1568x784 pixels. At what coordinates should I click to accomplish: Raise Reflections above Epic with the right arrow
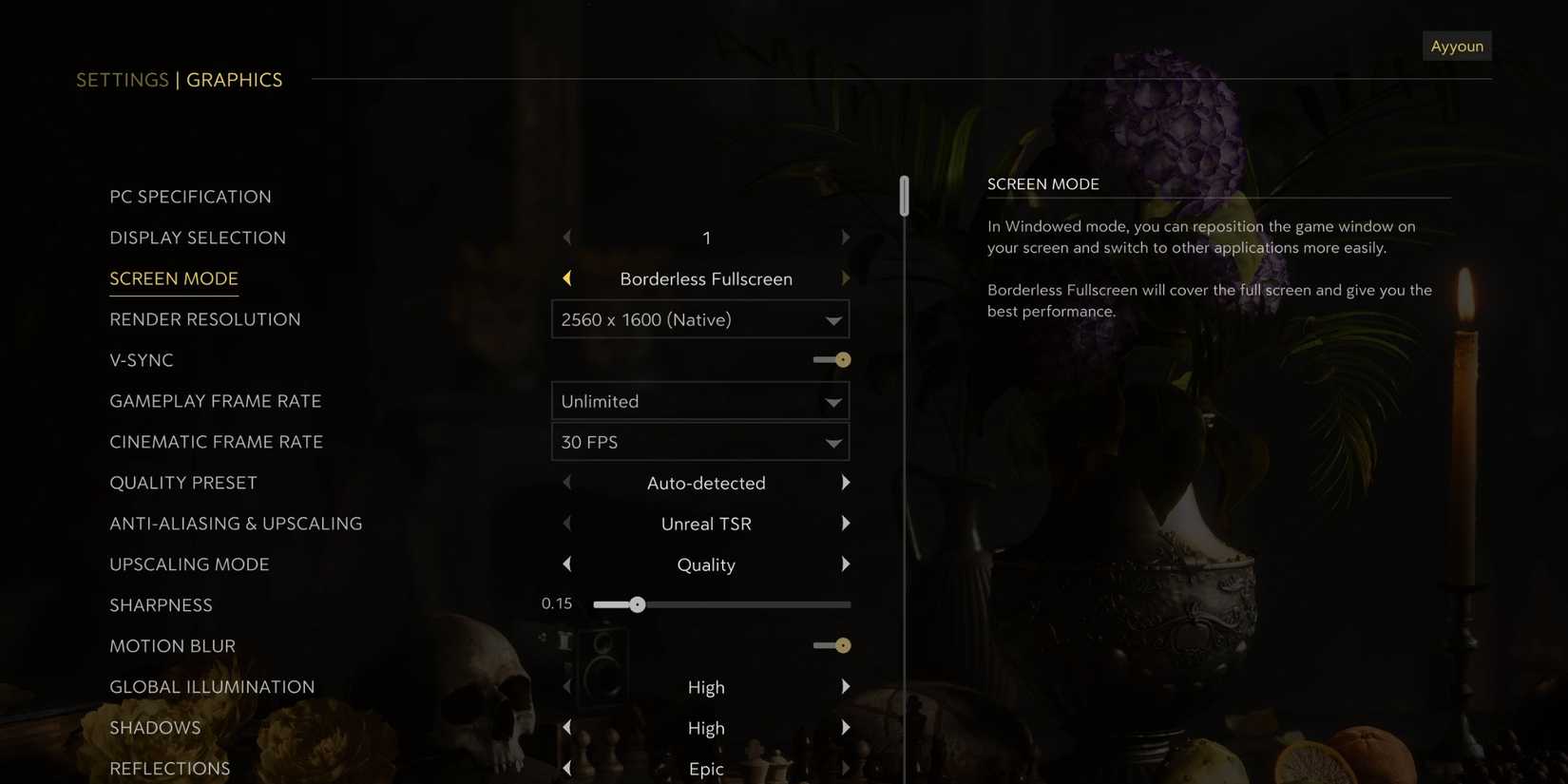[846, 767]
